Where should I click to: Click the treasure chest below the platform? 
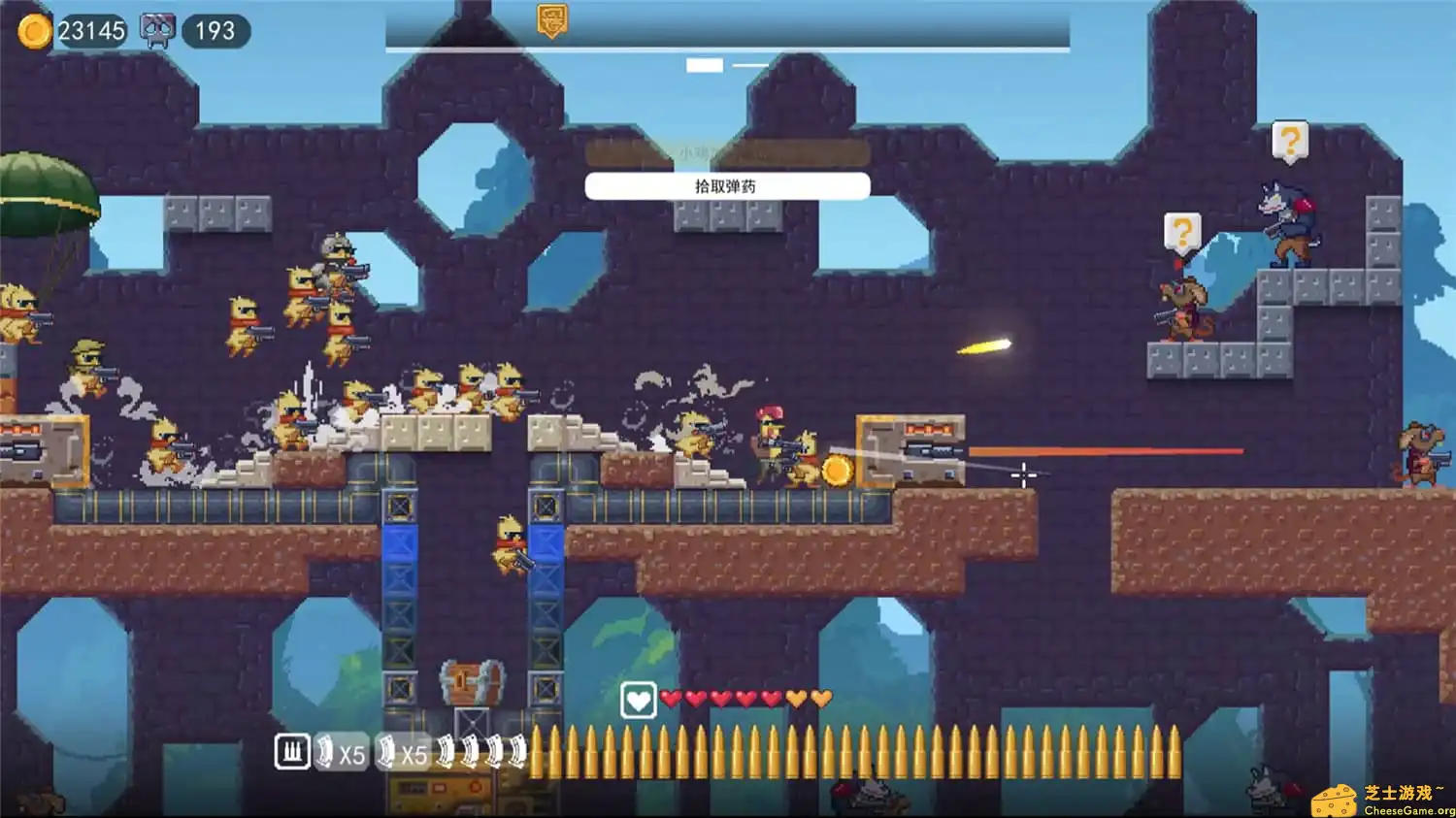tap(470, 682)
